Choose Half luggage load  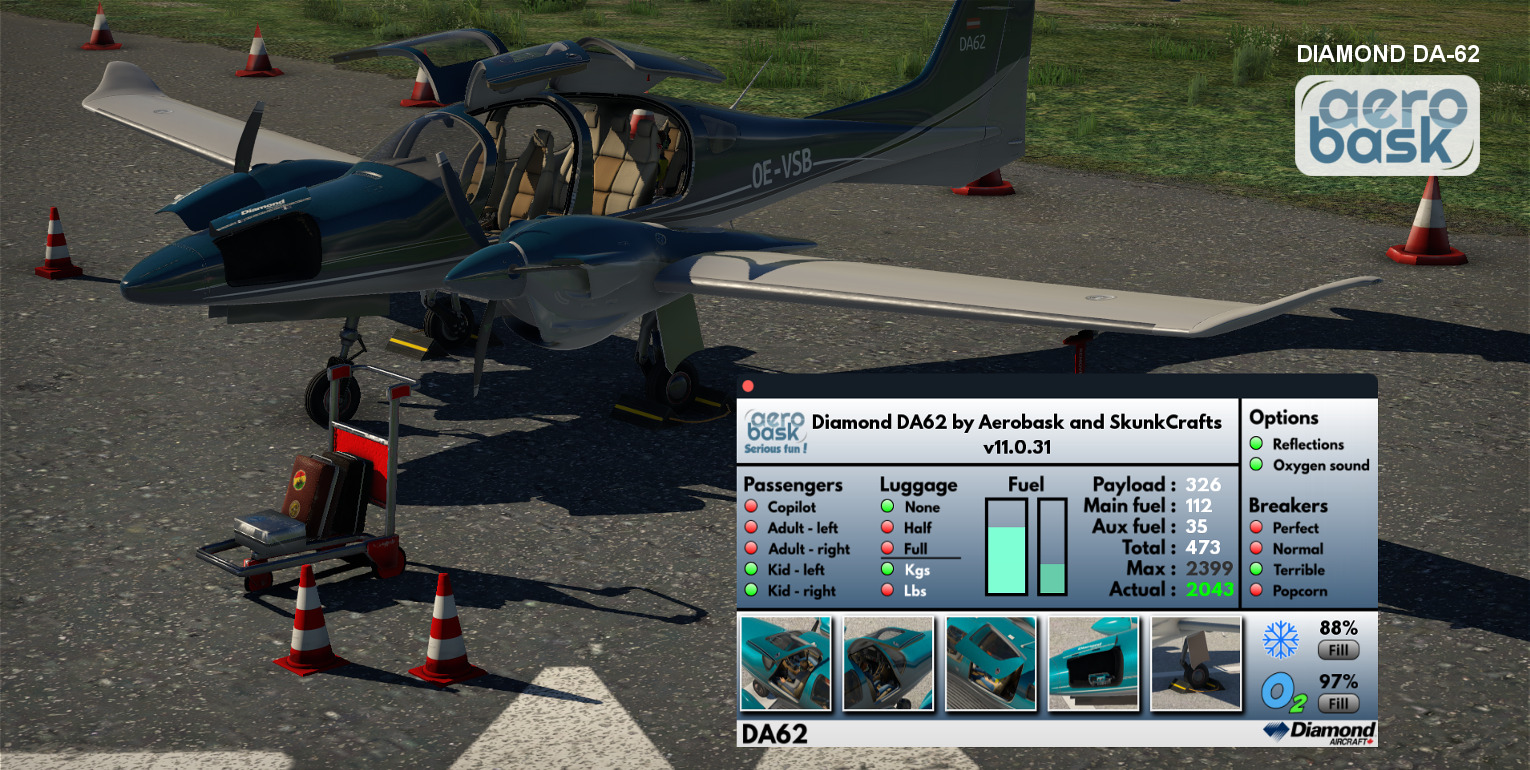tap(887, 528)
